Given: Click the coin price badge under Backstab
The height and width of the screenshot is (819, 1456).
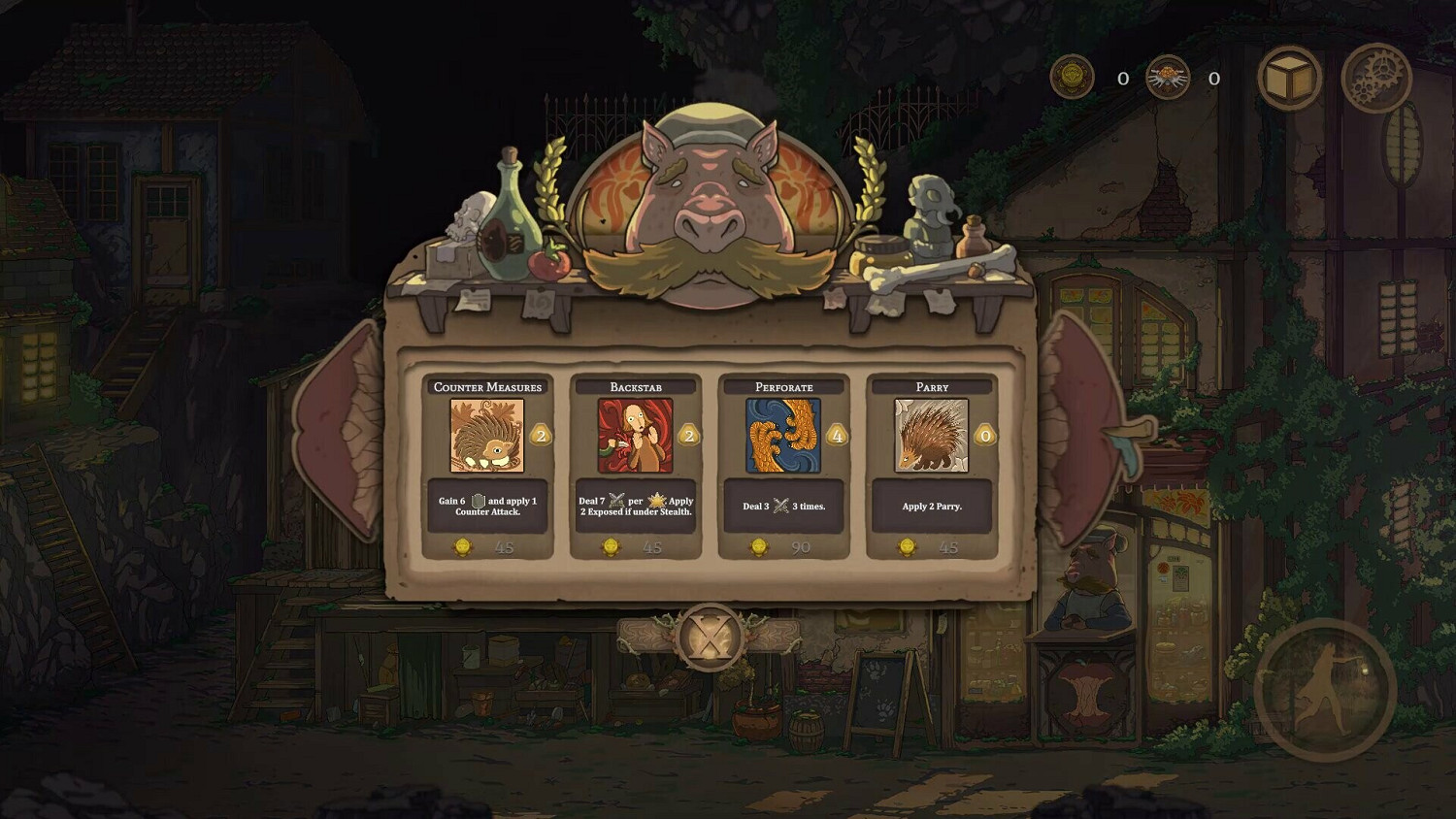Looking at the screenshot, I should click(612, 547).
